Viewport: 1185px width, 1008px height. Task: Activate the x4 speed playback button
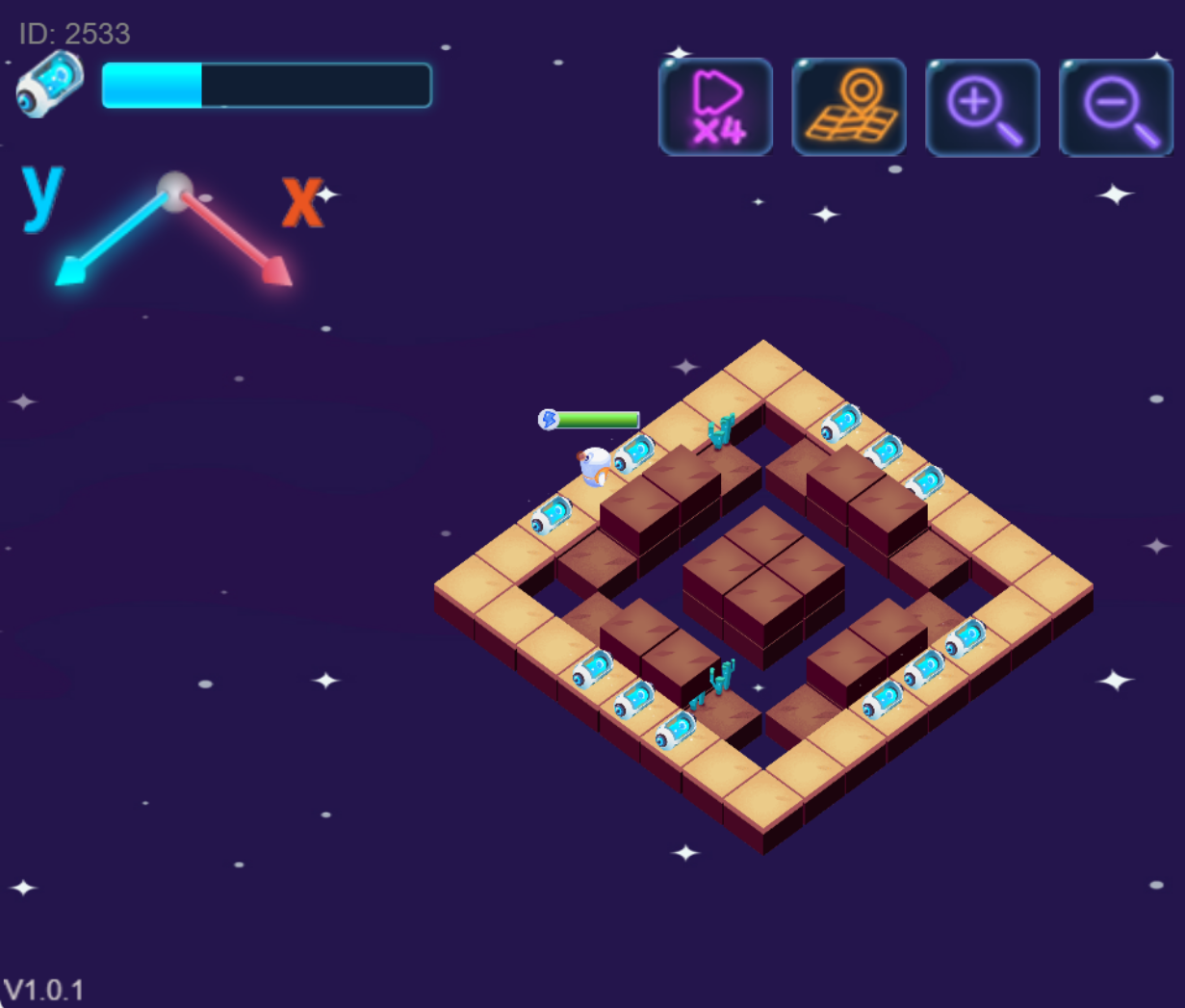715,107
